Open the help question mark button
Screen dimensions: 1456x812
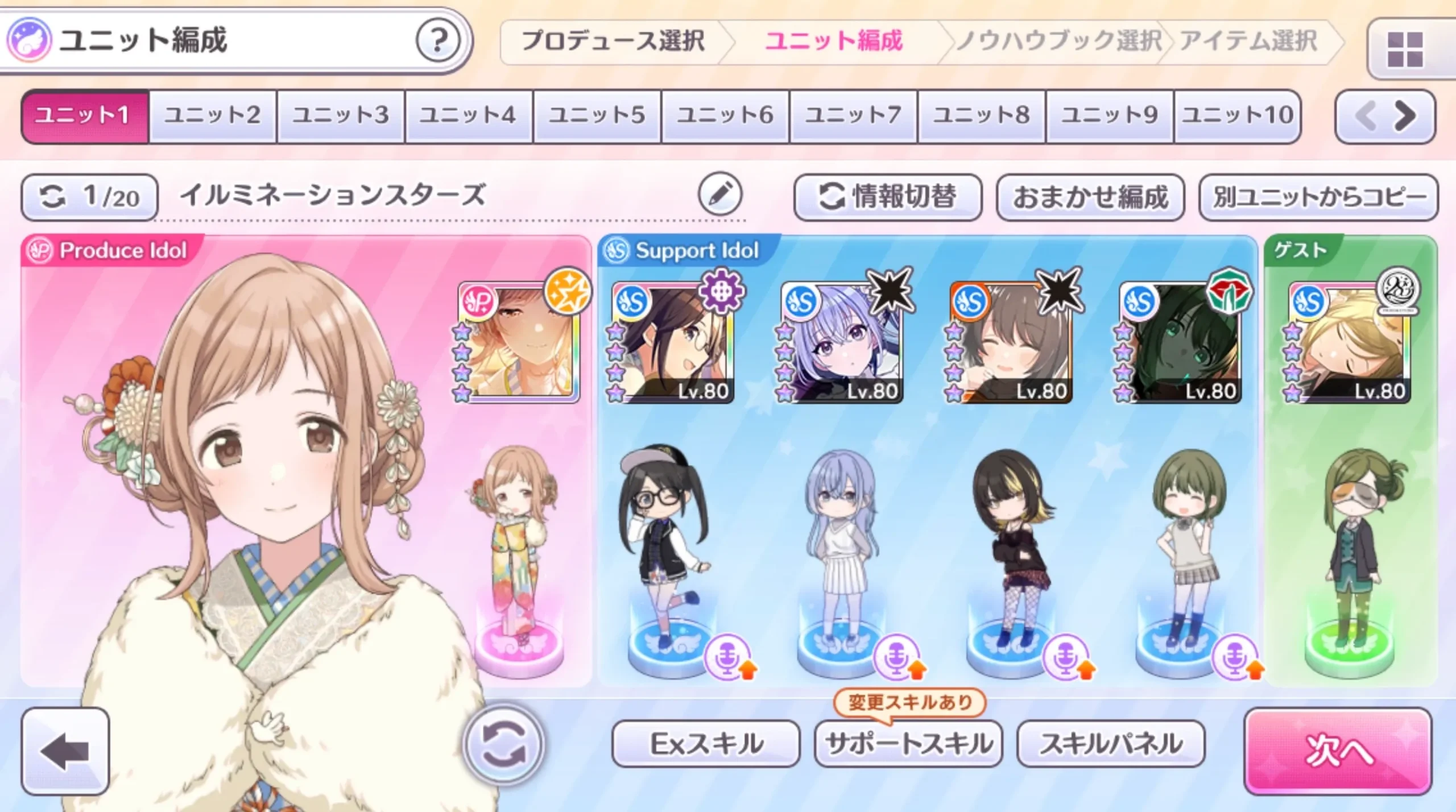pos(437,40)
